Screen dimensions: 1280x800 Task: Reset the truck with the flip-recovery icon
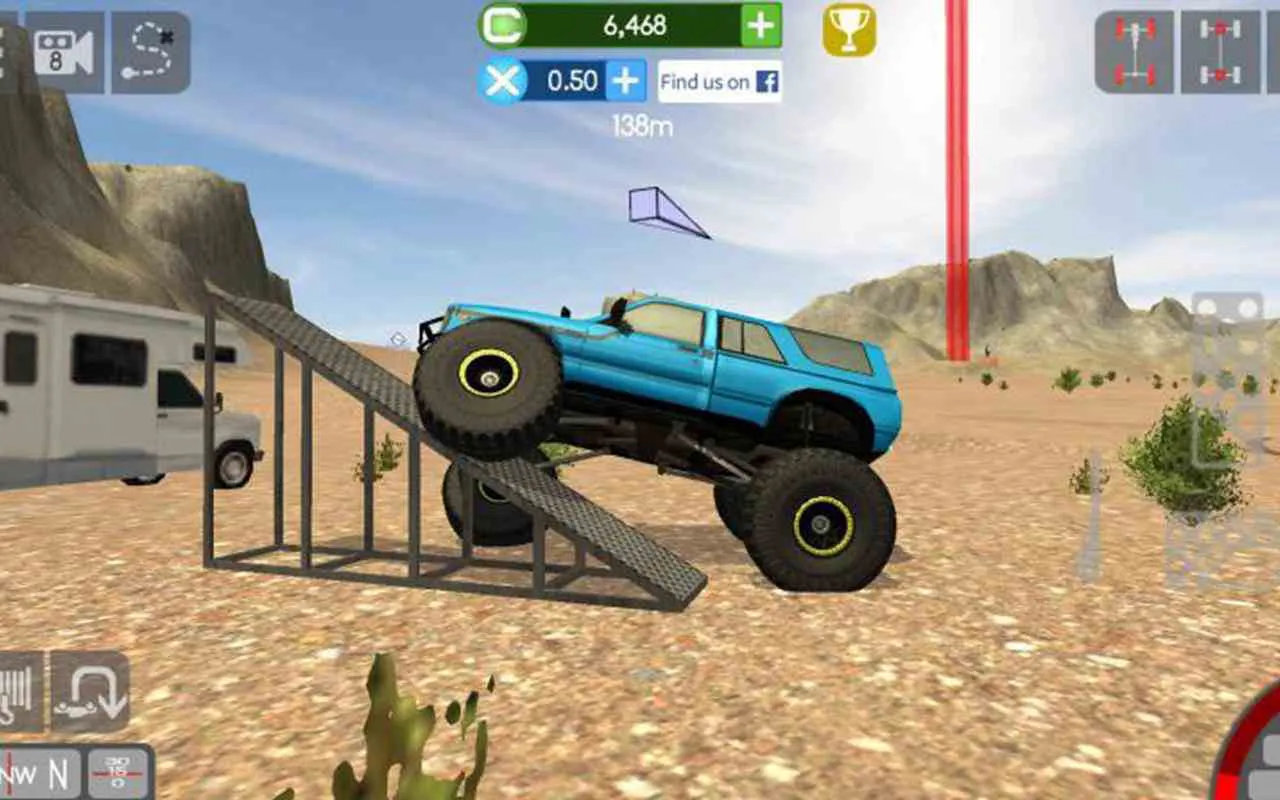pos(88,688)
